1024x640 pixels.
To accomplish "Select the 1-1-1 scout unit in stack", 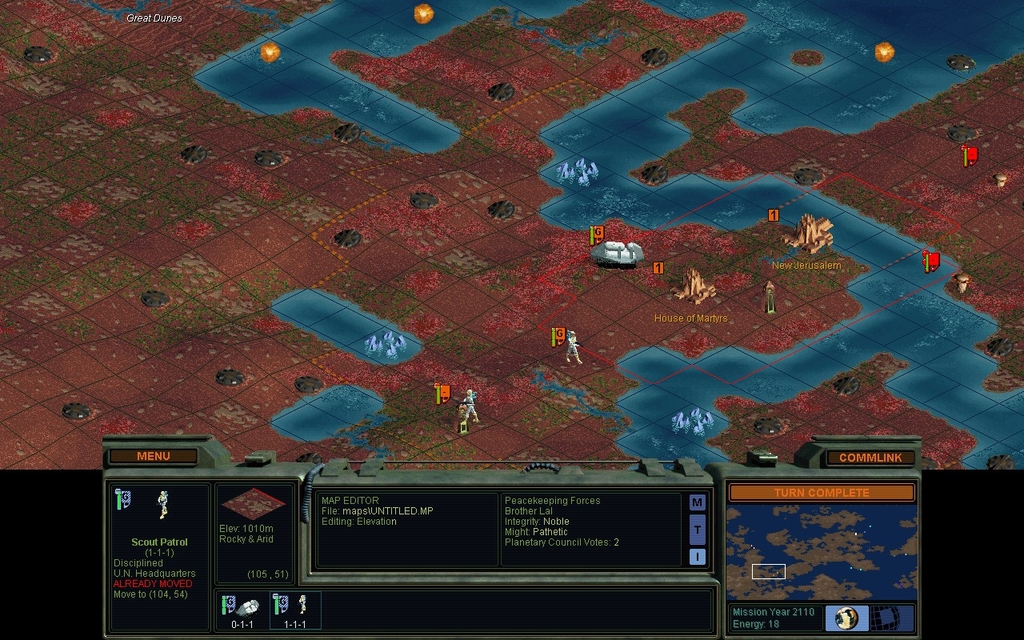I will [x=295, y=609].
